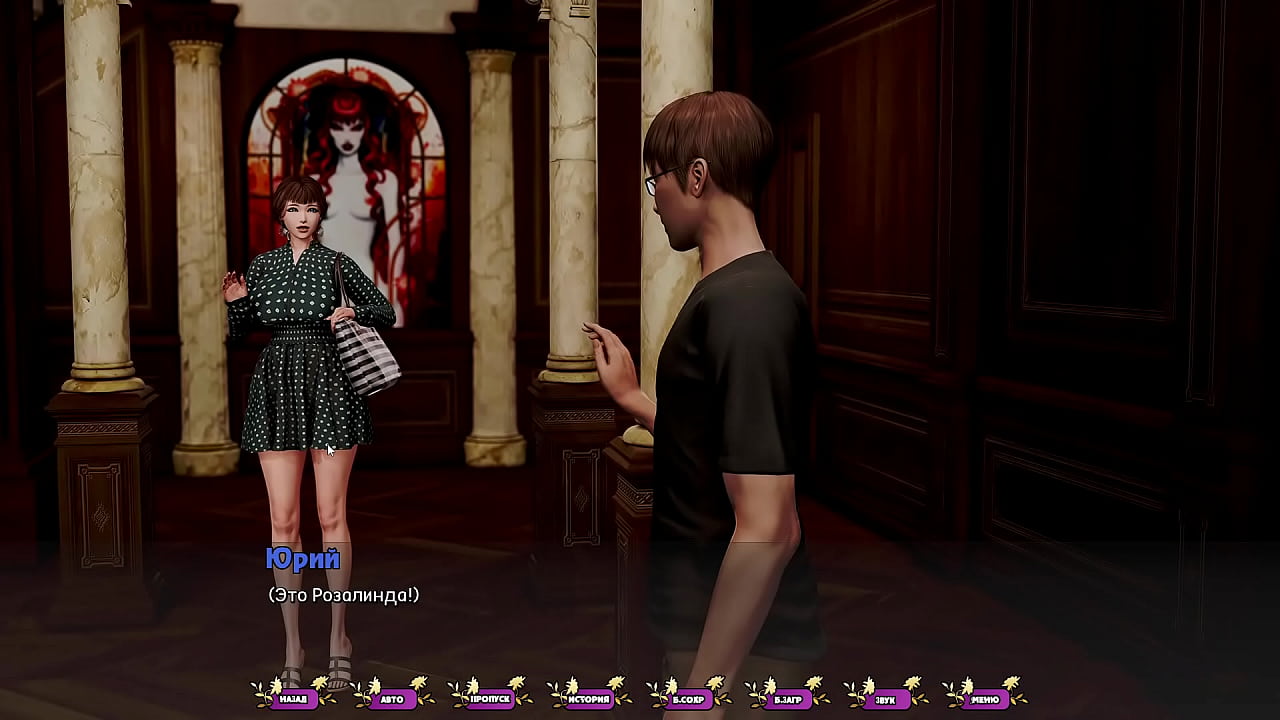Open the МЕНЮ game menu
The width and height of the screenshot is (1280, 720).
pyautogui.click(x=984, y=699)
